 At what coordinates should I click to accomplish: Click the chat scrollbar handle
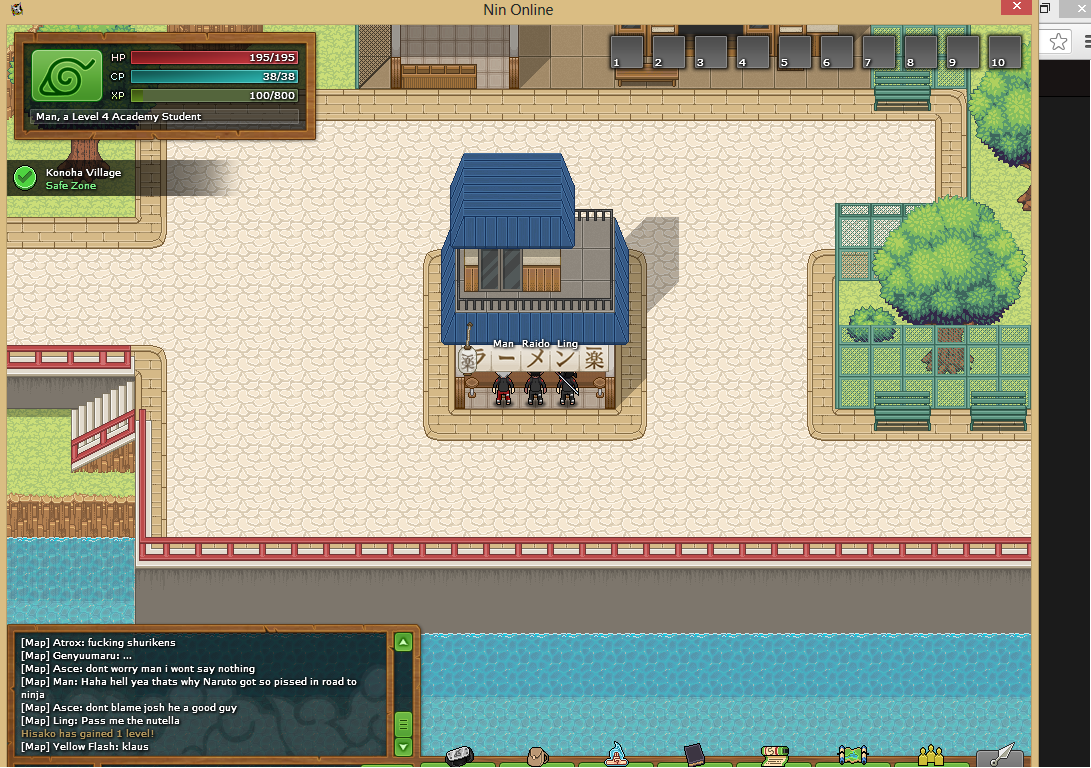(x=403, y=723)
